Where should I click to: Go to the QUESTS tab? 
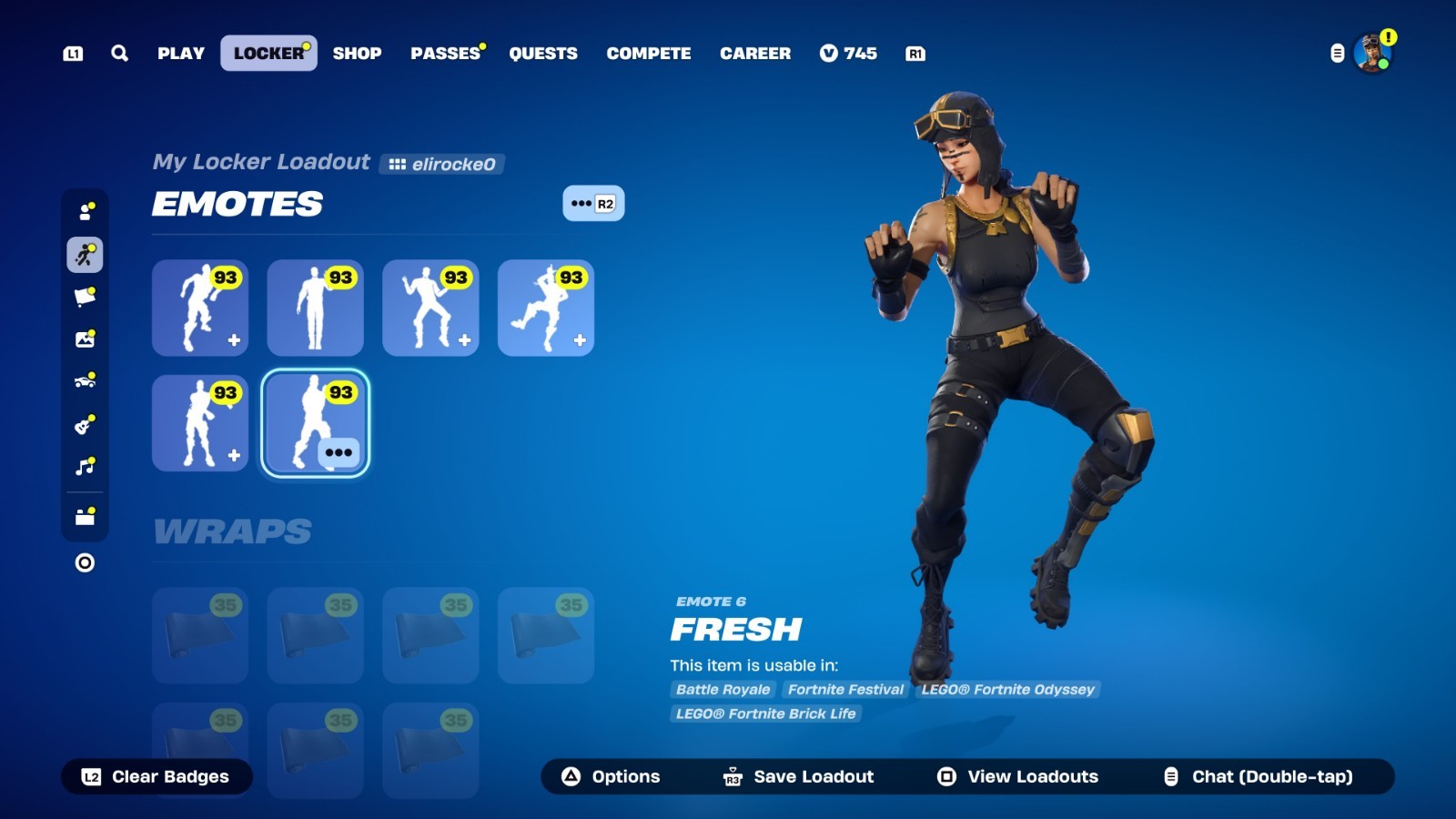click(543, 54)
